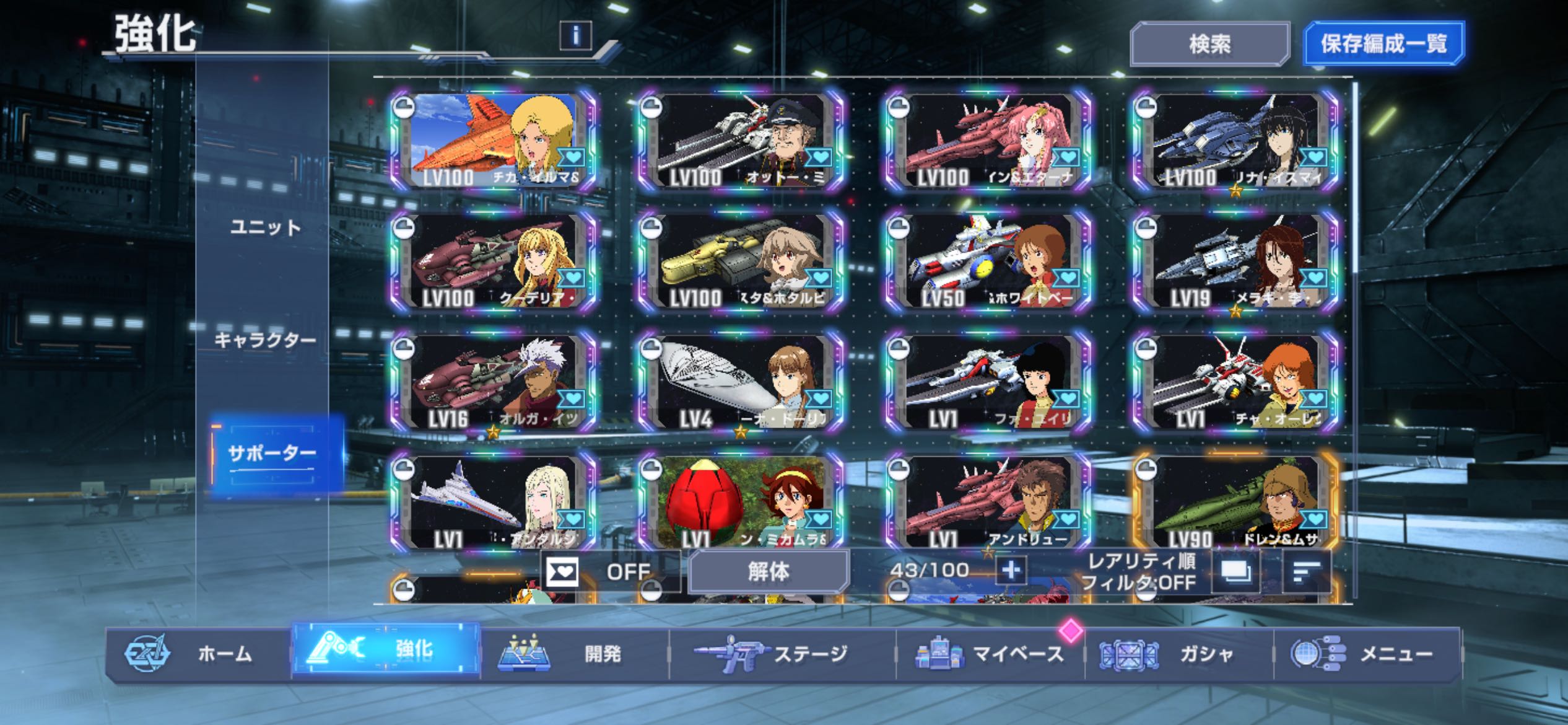Image resolution: width=1568 pixels, height=725 pixels.
Task: Click the info icon next to 強化
Action: 575,35
